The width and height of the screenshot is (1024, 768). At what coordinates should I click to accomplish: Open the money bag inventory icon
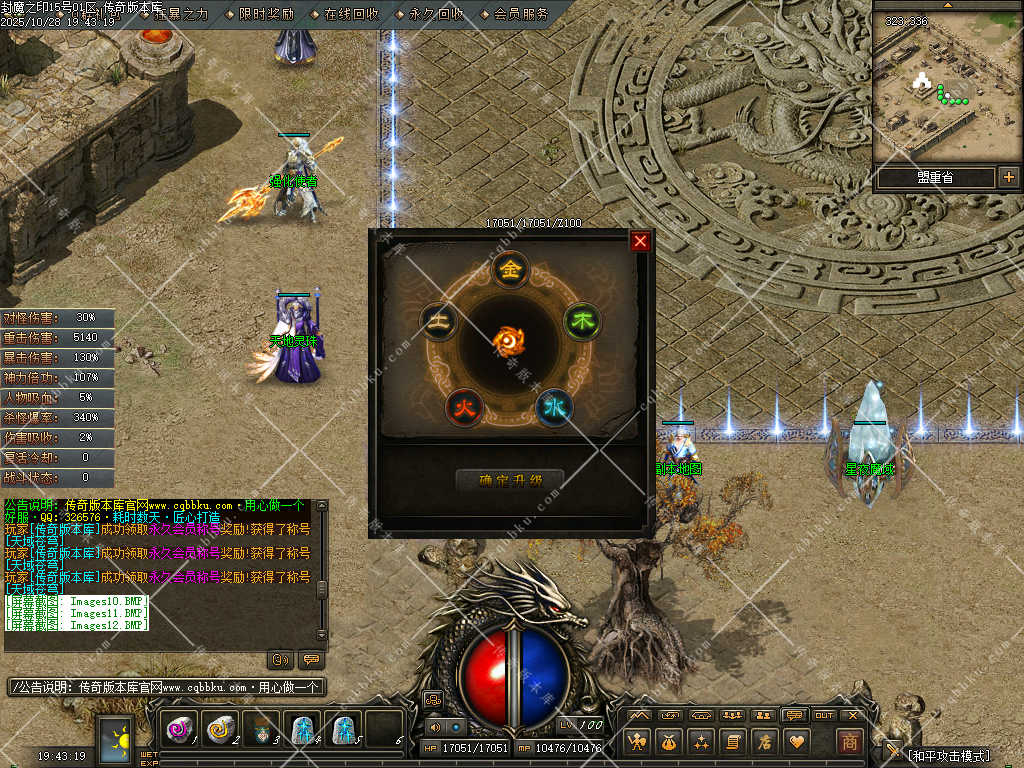coord(669,741)
